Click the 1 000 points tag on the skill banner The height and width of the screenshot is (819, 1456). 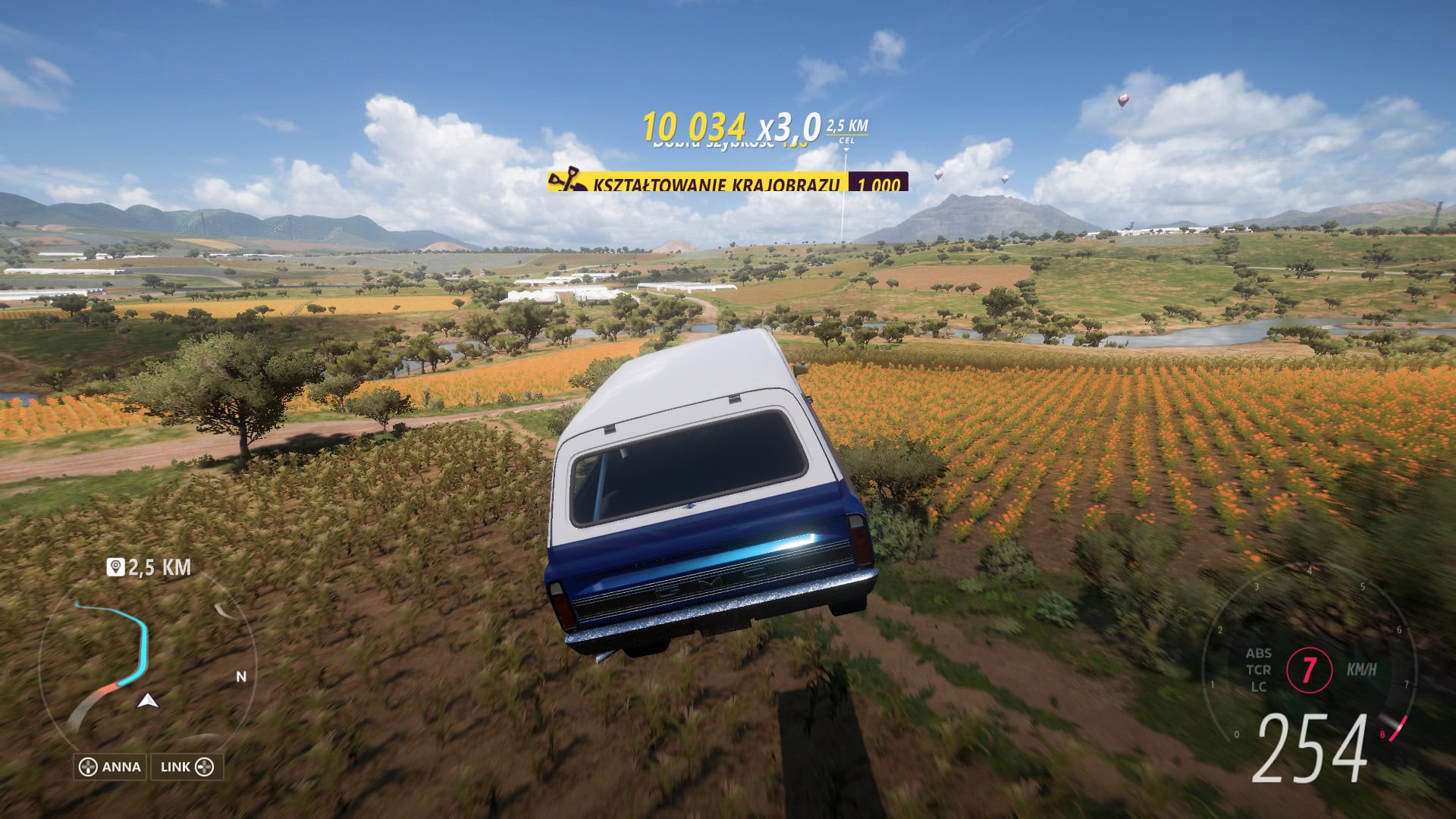point(880,184)
